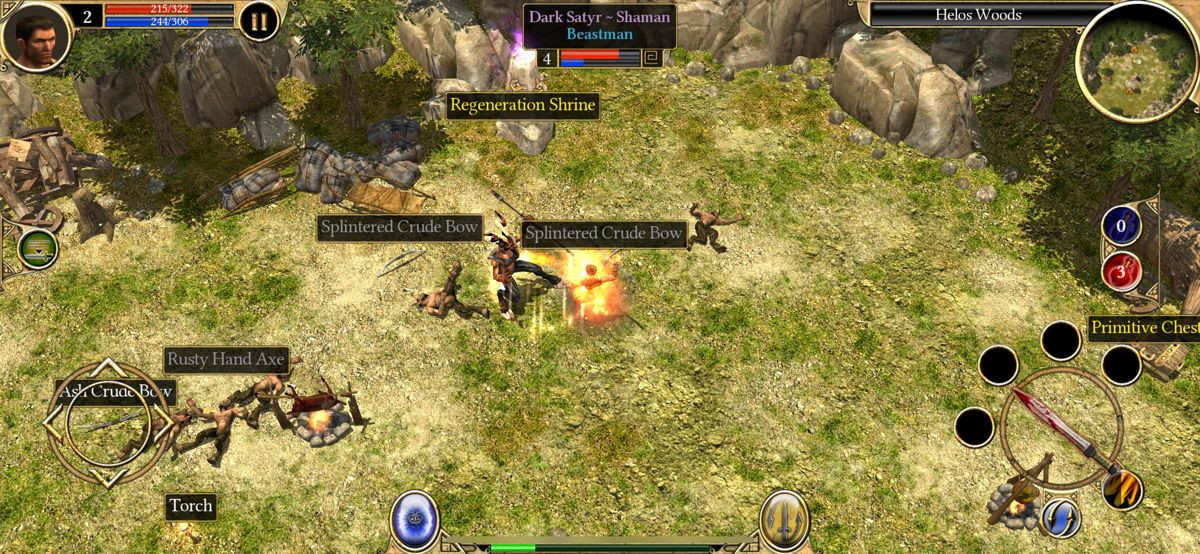The height and width of the screenshot is (554, 1200).
Task: Pick up the Rusty Hand Axe label
Action: click(x=227, y=359)
